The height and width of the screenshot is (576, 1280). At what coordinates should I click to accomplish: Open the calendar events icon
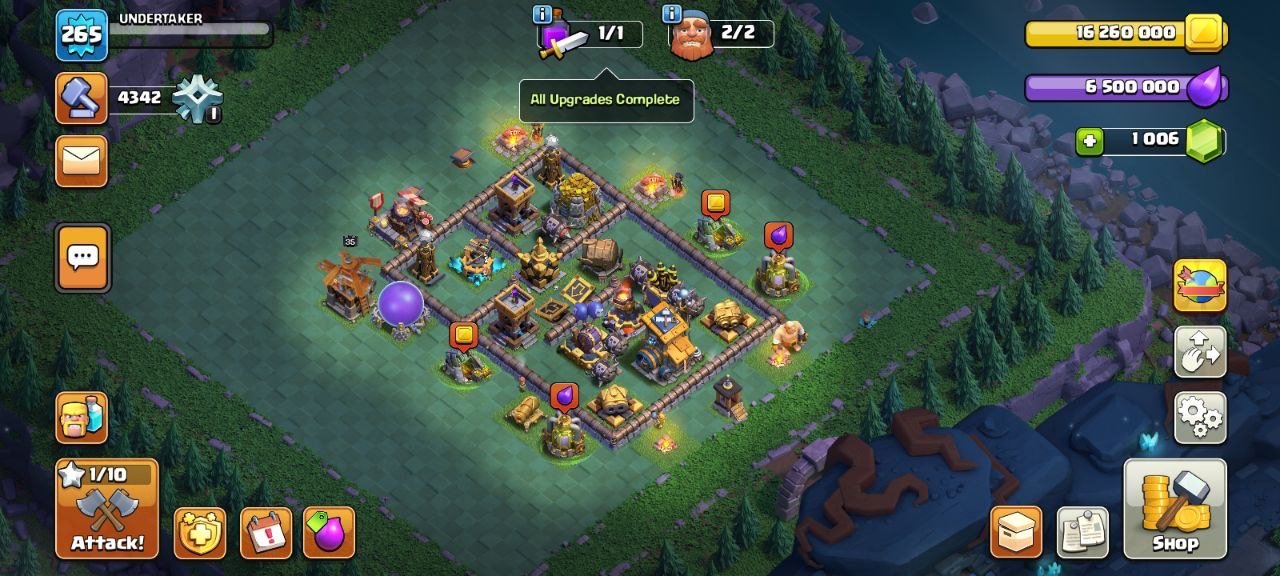266,532
